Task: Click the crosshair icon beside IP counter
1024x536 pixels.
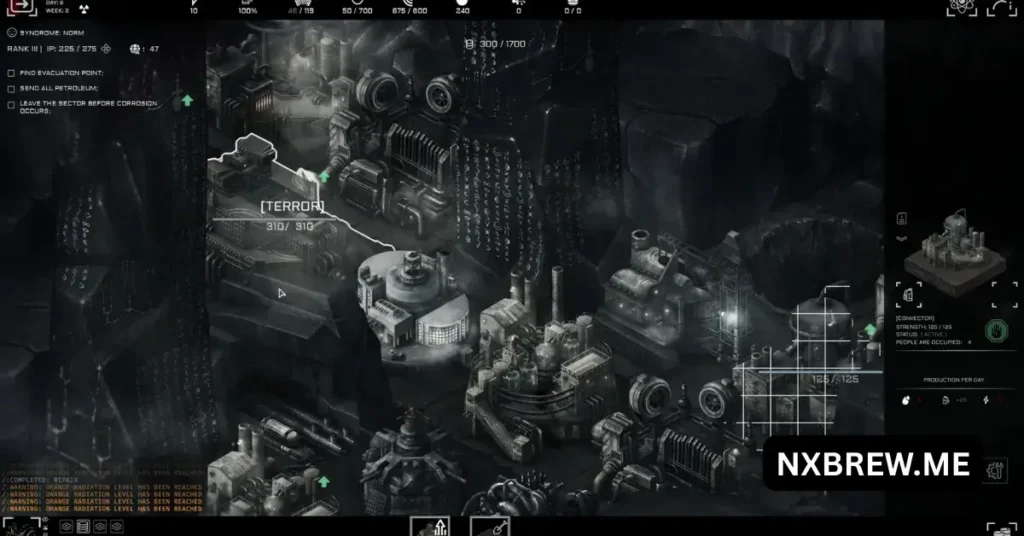Action: coord(105,48)
